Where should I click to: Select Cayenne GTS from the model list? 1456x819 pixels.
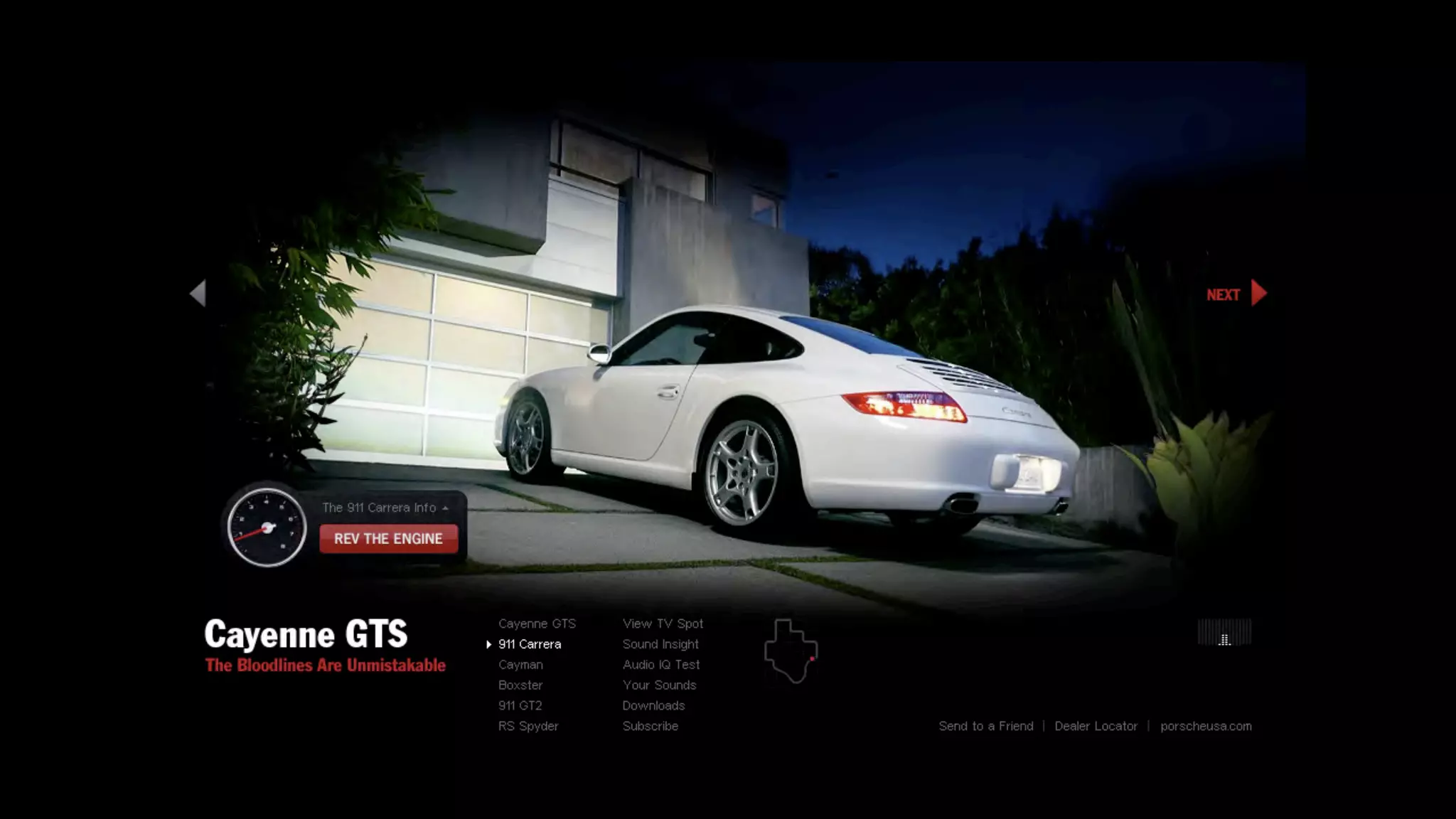tap(537, 623)
